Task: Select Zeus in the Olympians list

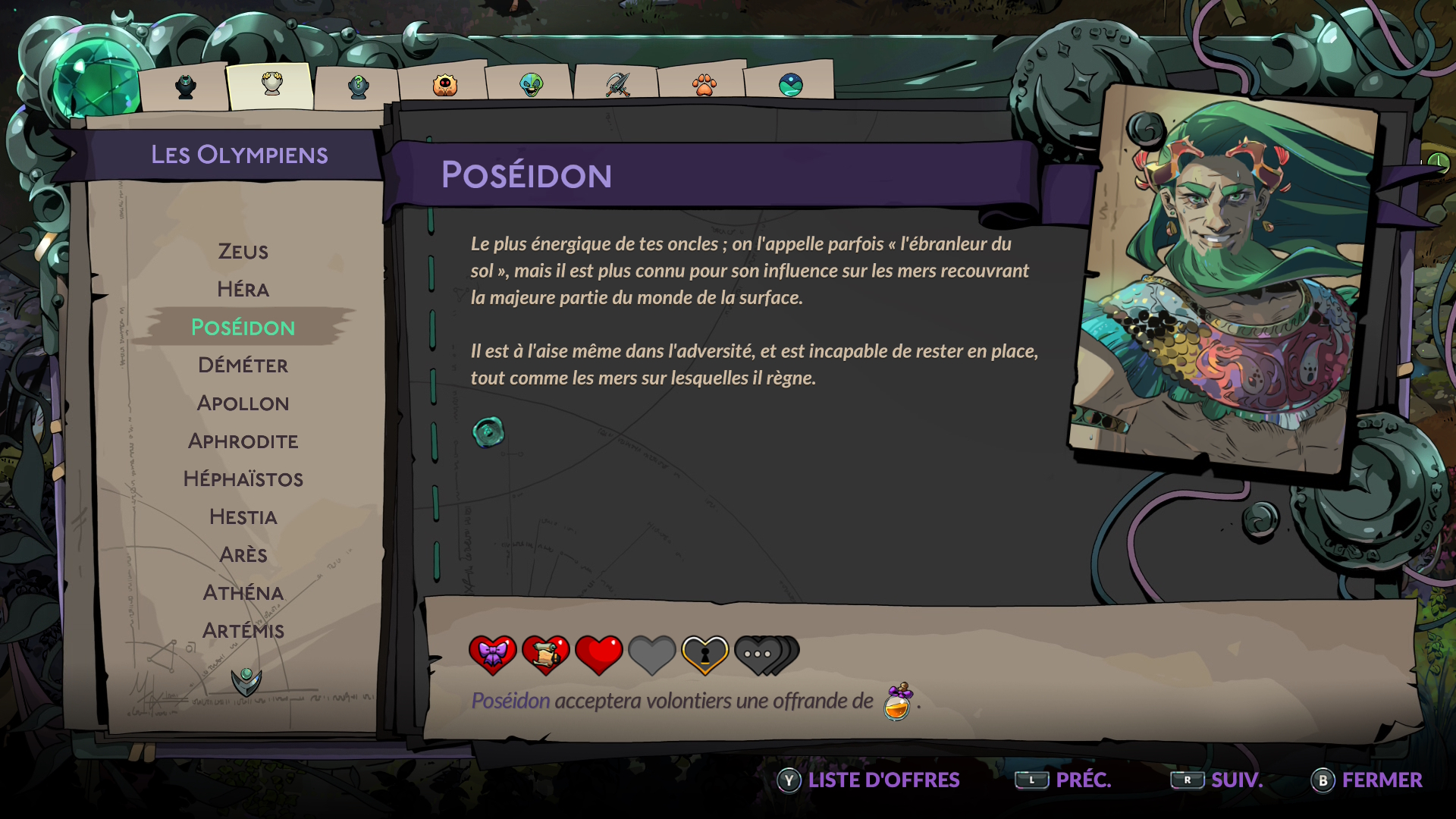Action: (243, 252)
